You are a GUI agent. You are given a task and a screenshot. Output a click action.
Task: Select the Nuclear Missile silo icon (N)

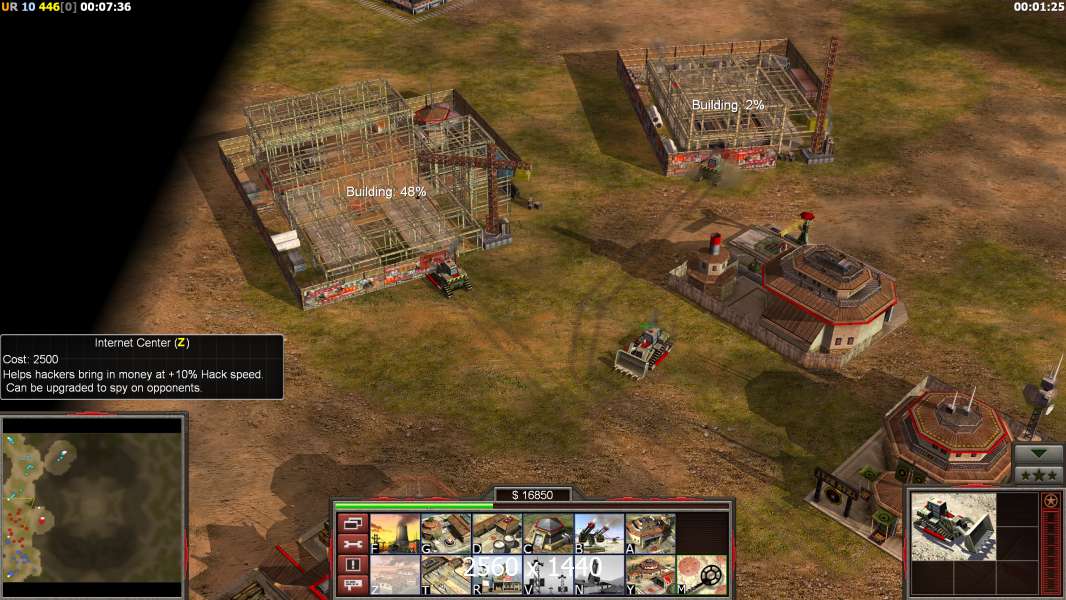(600, 575)
